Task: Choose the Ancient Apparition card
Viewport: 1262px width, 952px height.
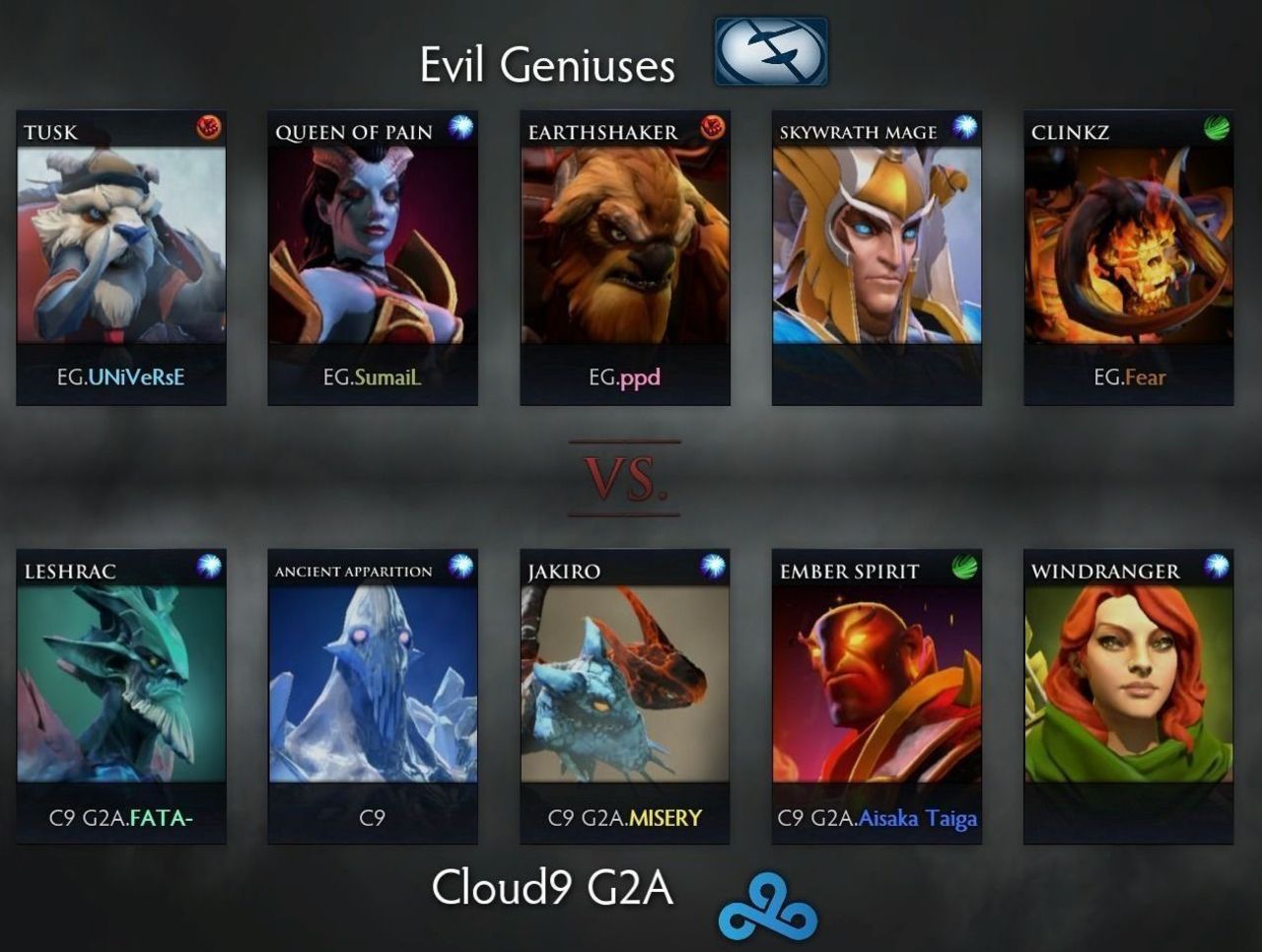Action: [373, 684]
